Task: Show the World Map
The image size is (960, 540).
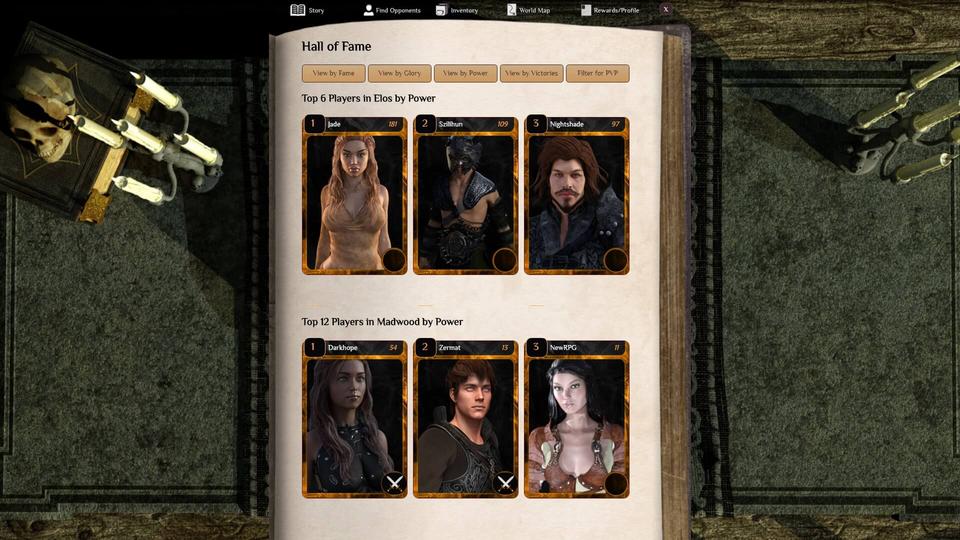Action: 528,10
